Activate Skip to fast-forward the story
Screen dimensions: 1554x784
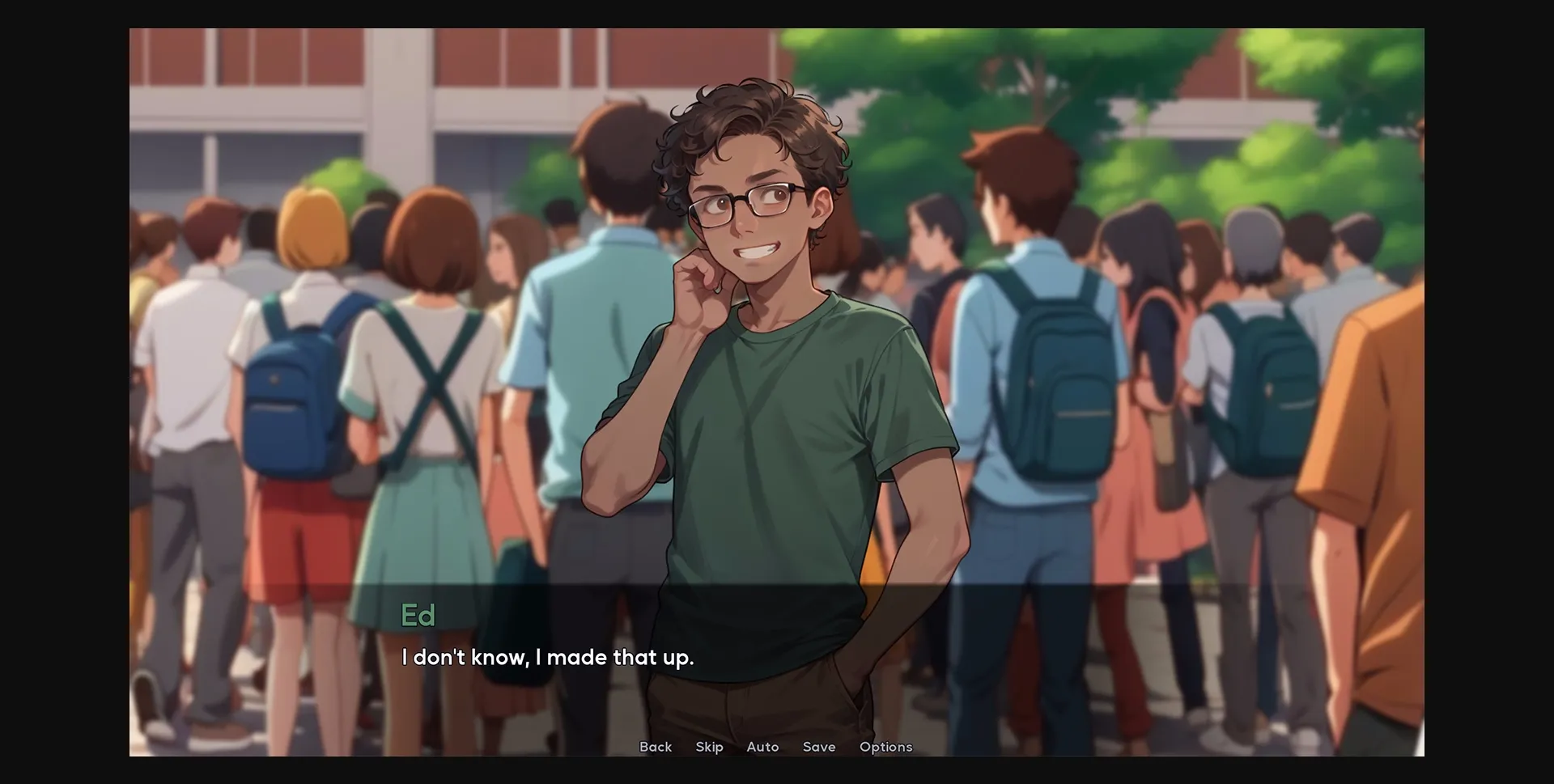point(709,747)
